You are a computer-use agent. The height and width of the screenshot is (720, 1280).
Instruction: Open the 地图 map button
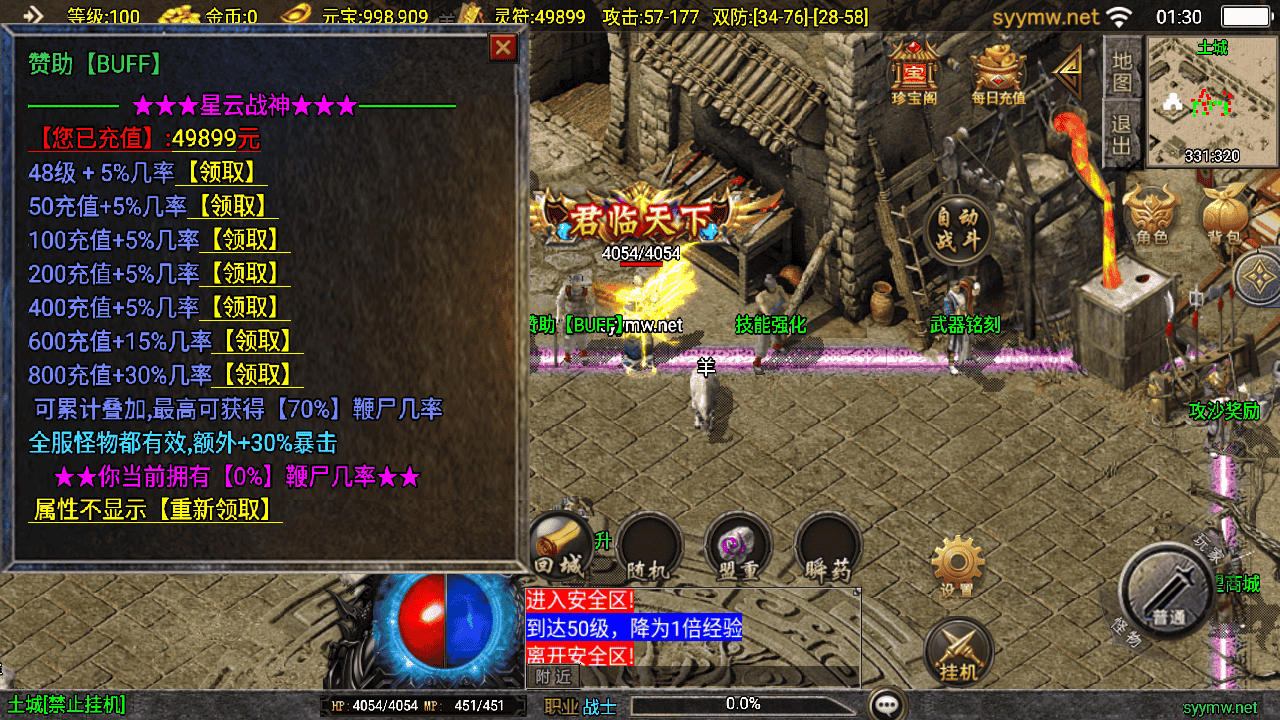coord(1122,70)
